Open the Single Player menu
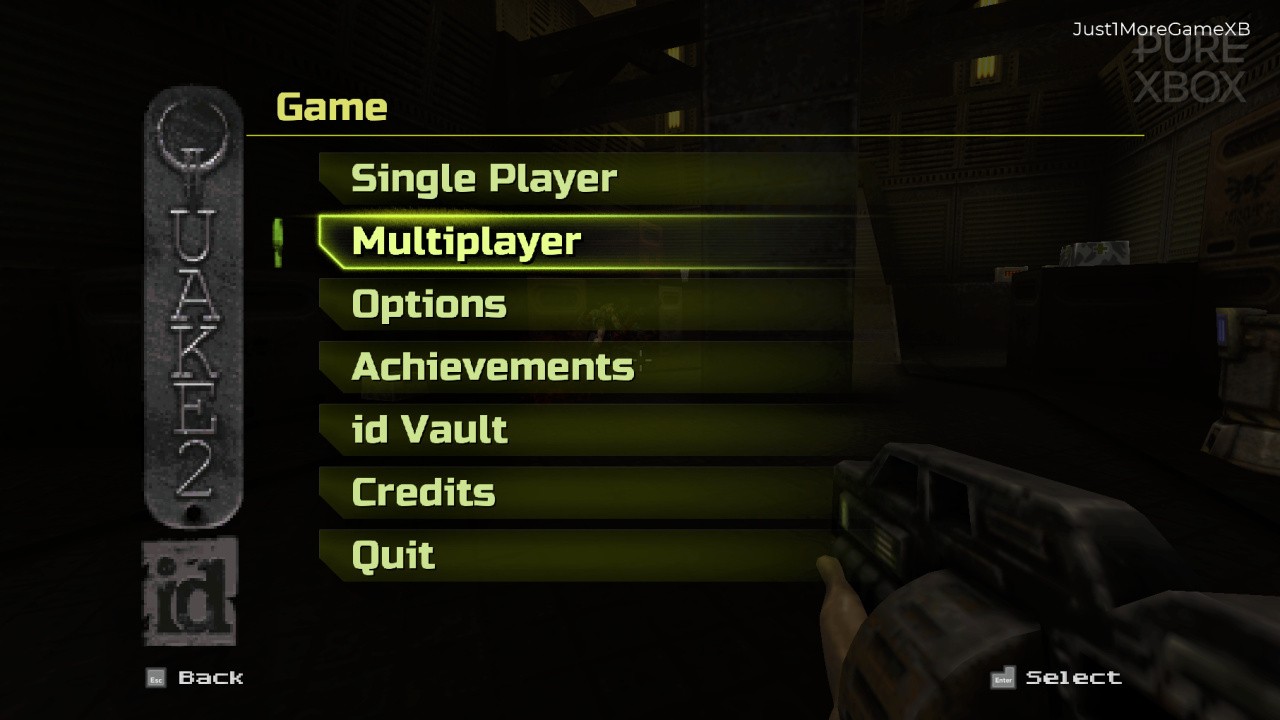Screen dimensions: 1280x720 point(483,177)
